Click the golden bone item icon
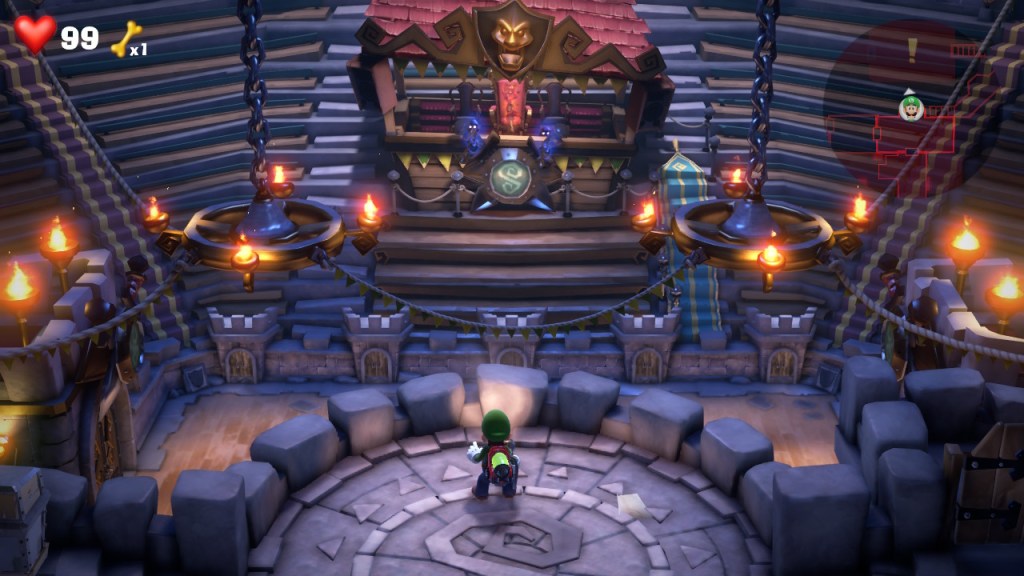This screenshot has height=576, width=1024. coord(125,39)
